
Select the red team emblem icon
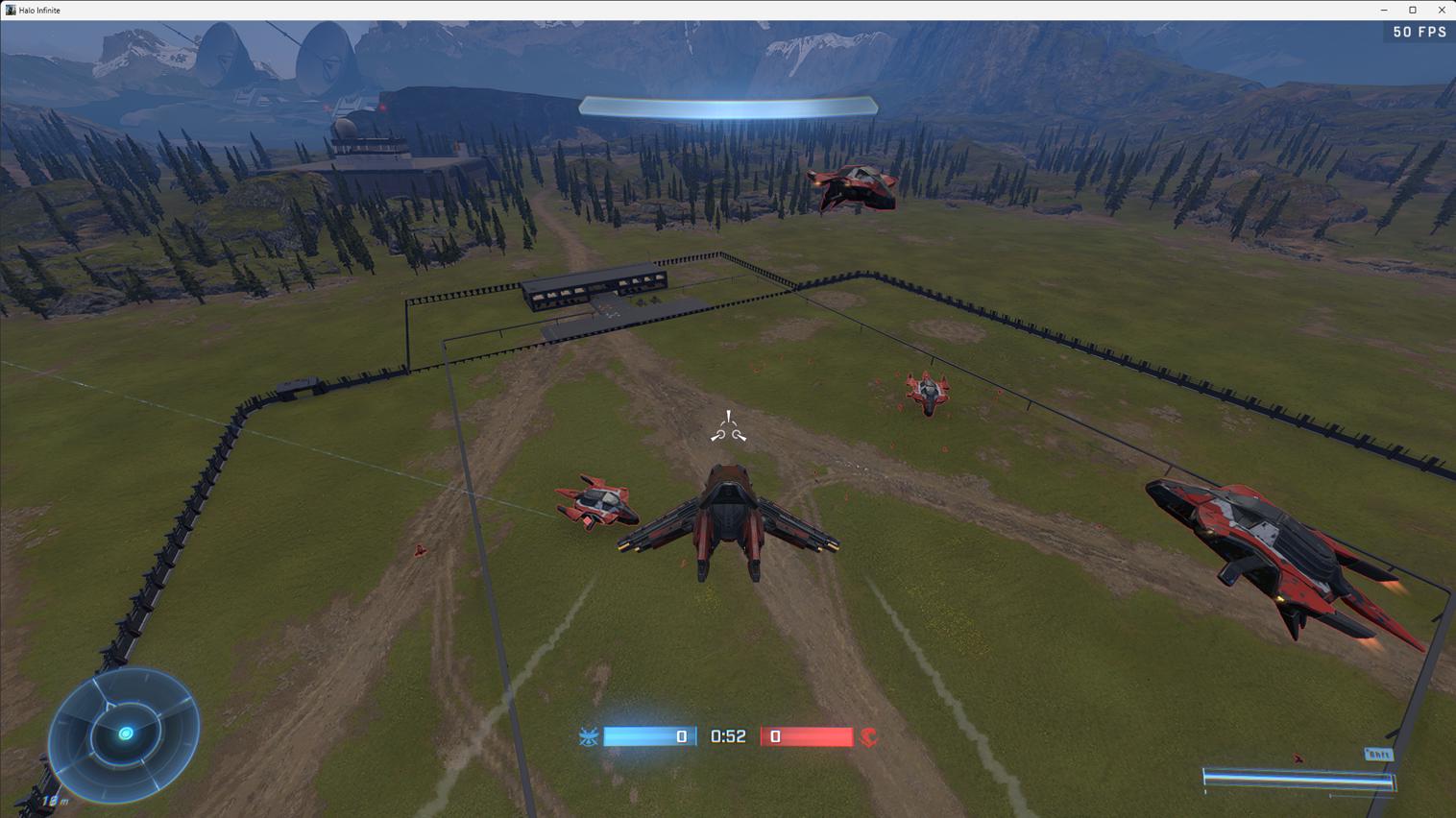[868, 736]
